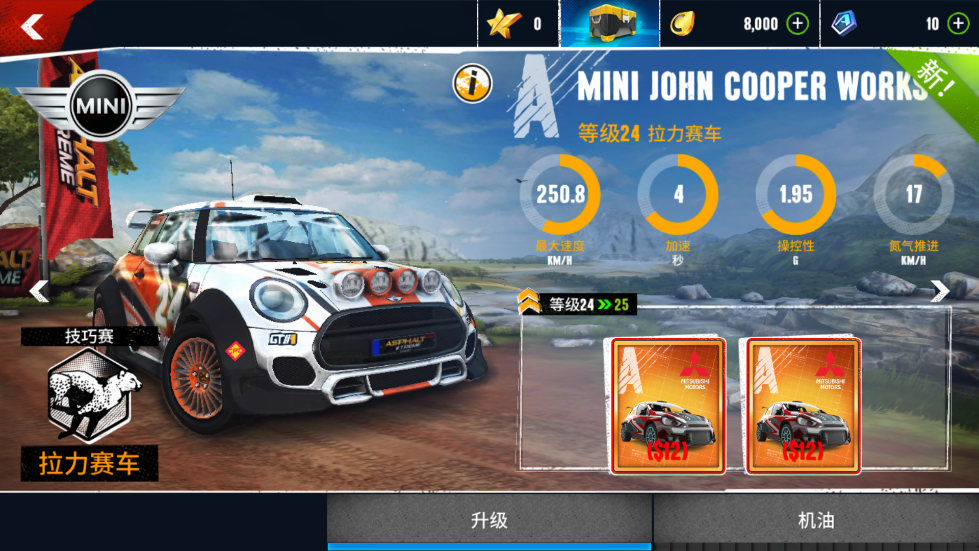The image size is (979, 551).
Task: Browse to the previous car
Action: pyautogui.click(x=38, y=291)
